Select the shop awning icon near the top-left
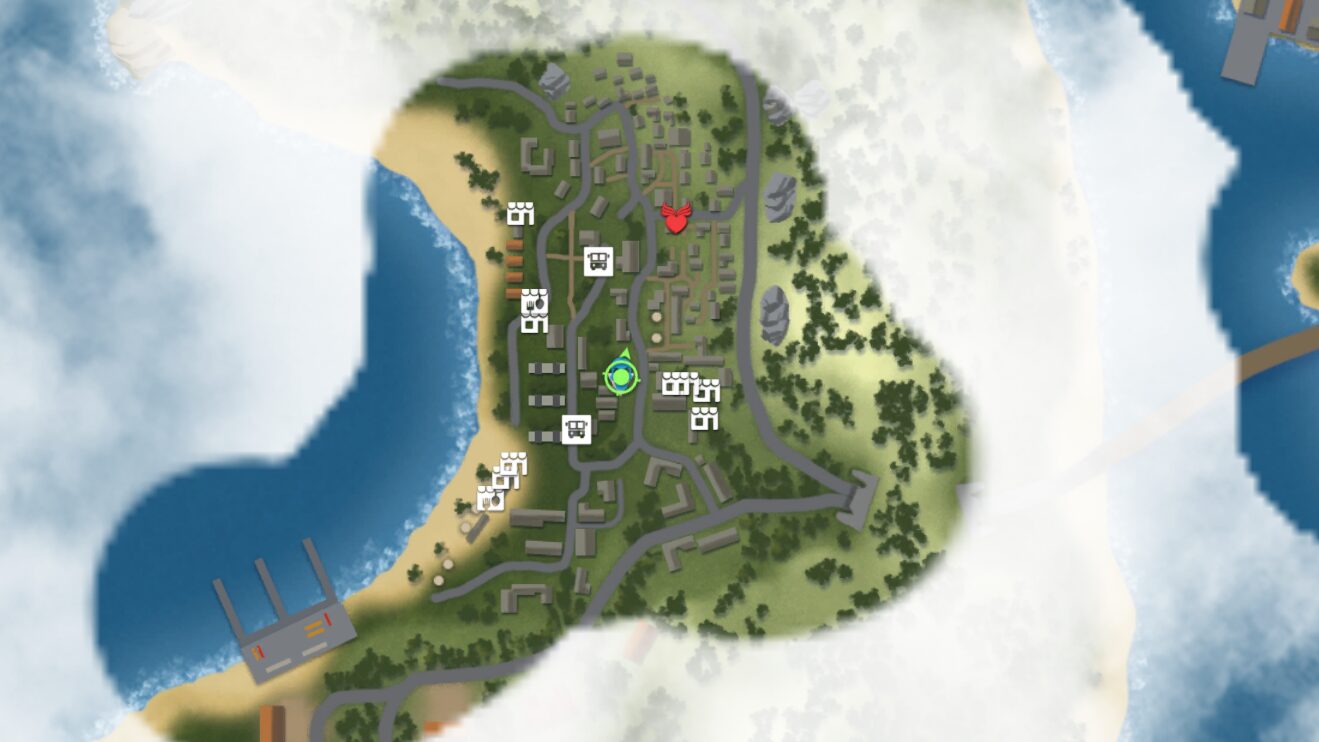The width and height of the screenshot is (1319, 742). click(522, 213)
